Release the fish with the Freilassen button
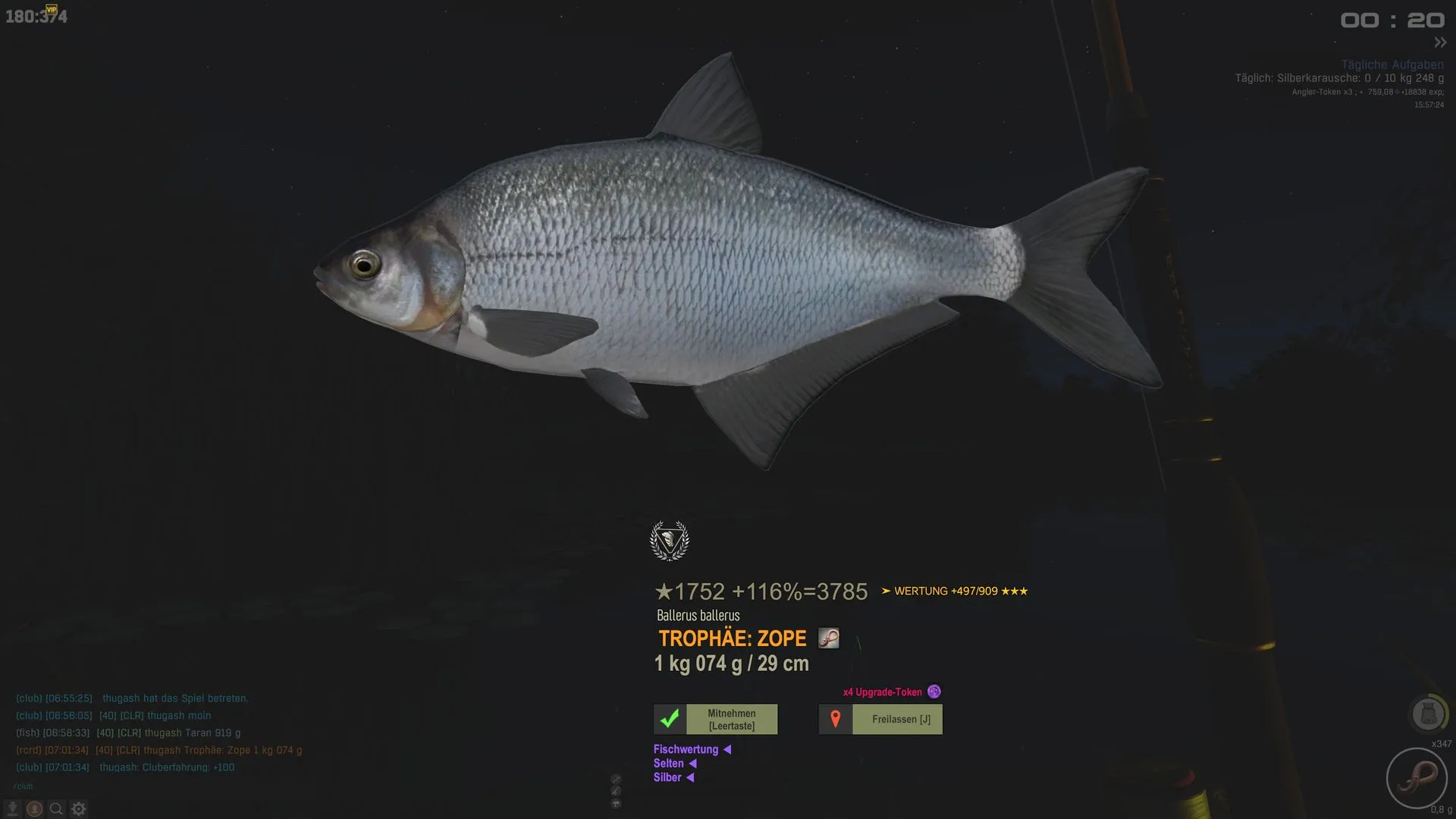Image resolution: width=1456 pixels, height=819 pixels. pos(881,719)
